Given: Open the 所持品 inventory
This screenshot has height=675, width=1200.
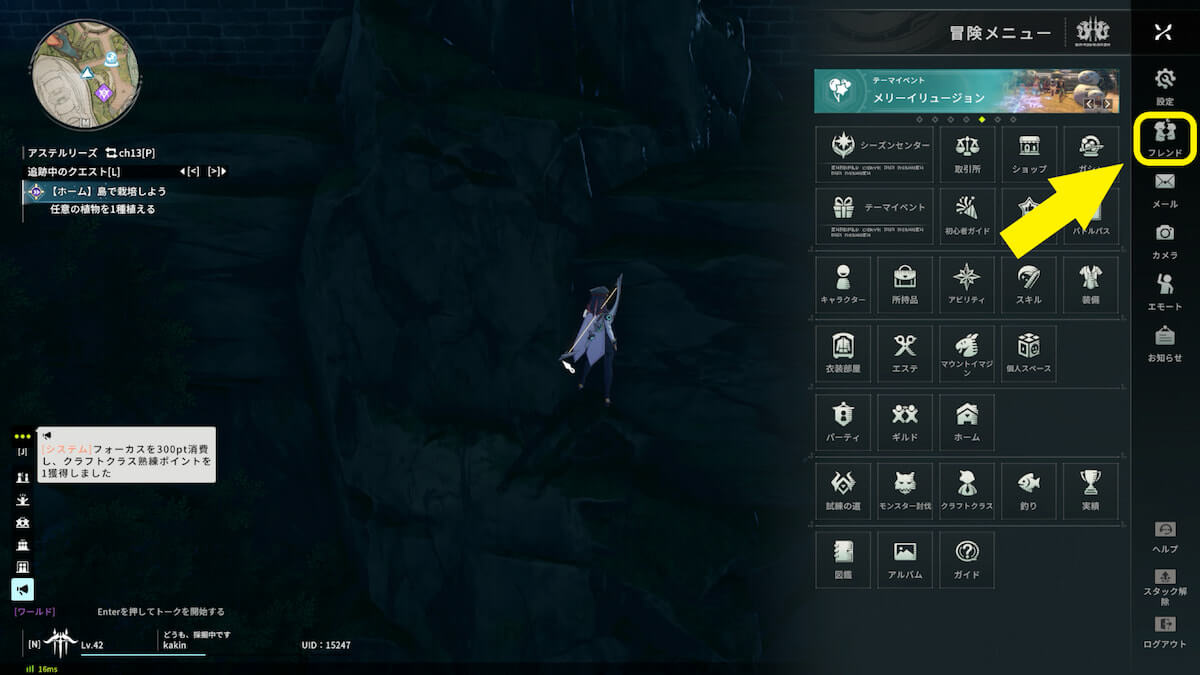Looking at the screenshot, I should tap(905, 285).
